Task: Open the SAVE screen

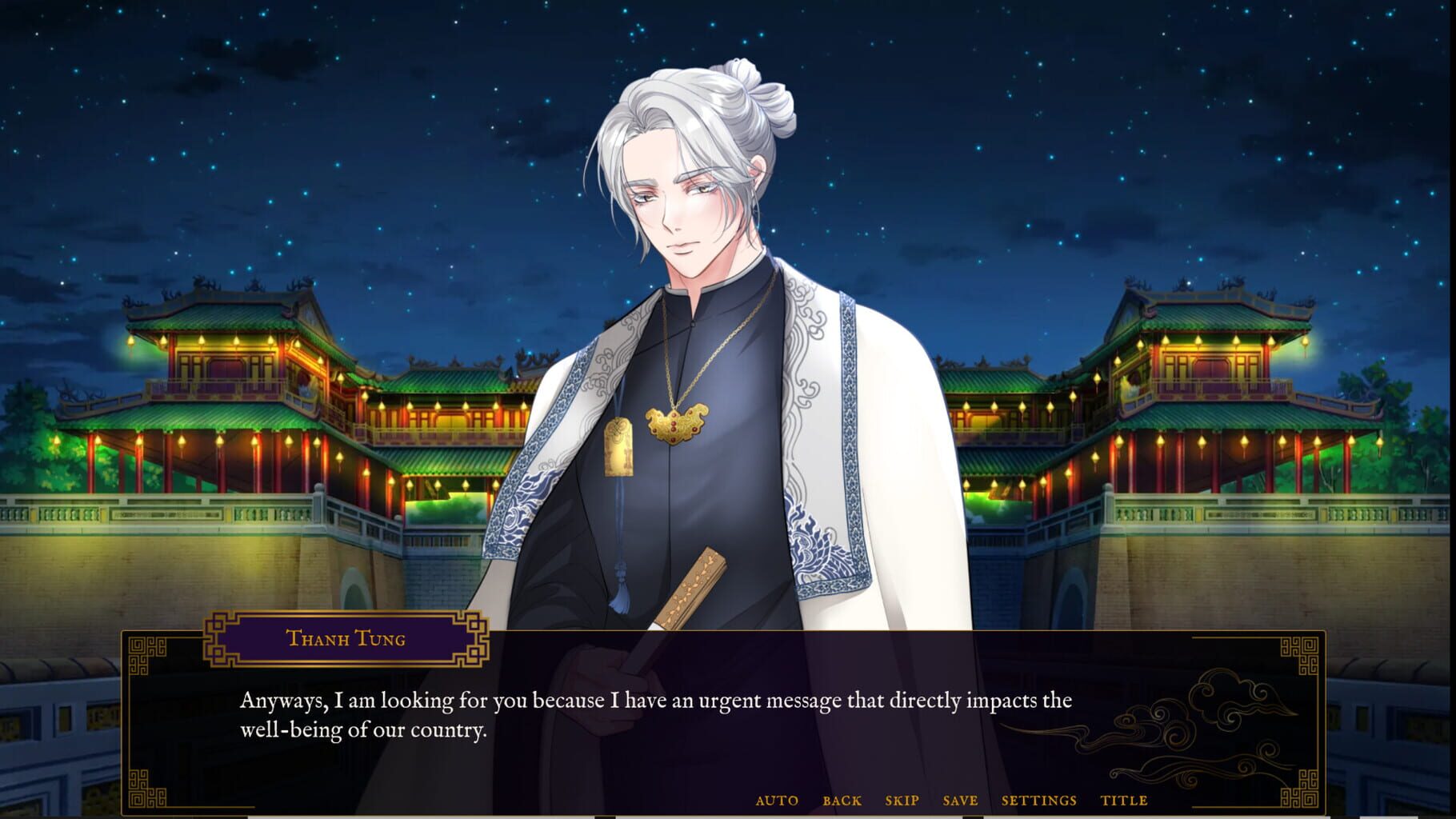Action: tap(960, 800)
